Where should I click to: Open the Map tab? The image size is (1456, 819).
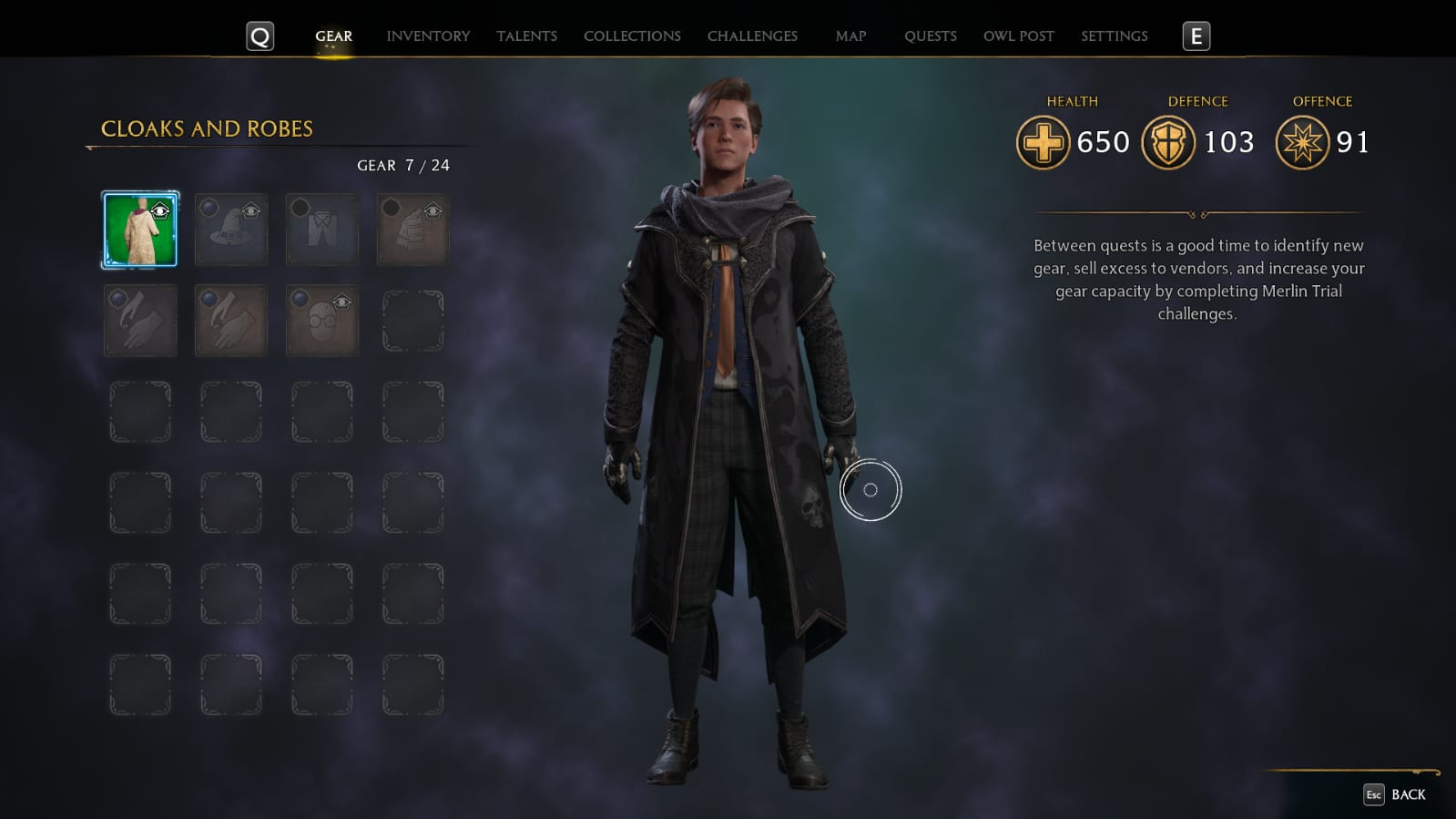(x=850, y=36)
